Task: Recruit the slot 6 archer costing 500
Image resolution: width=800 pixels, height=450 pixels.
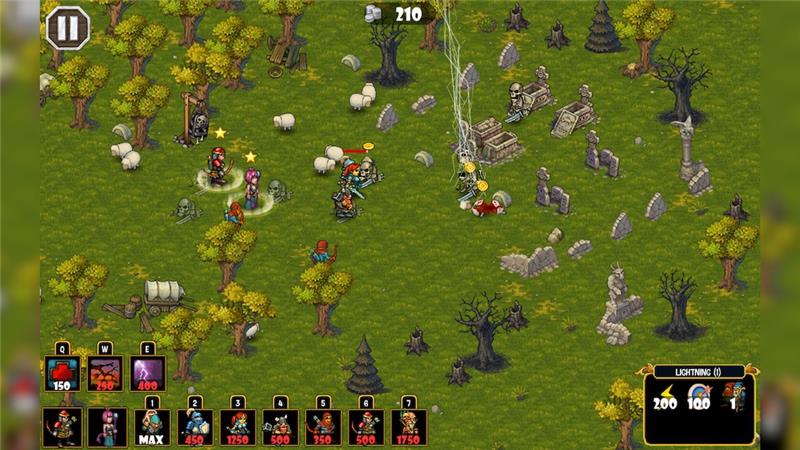Action: tap(366, 427)
